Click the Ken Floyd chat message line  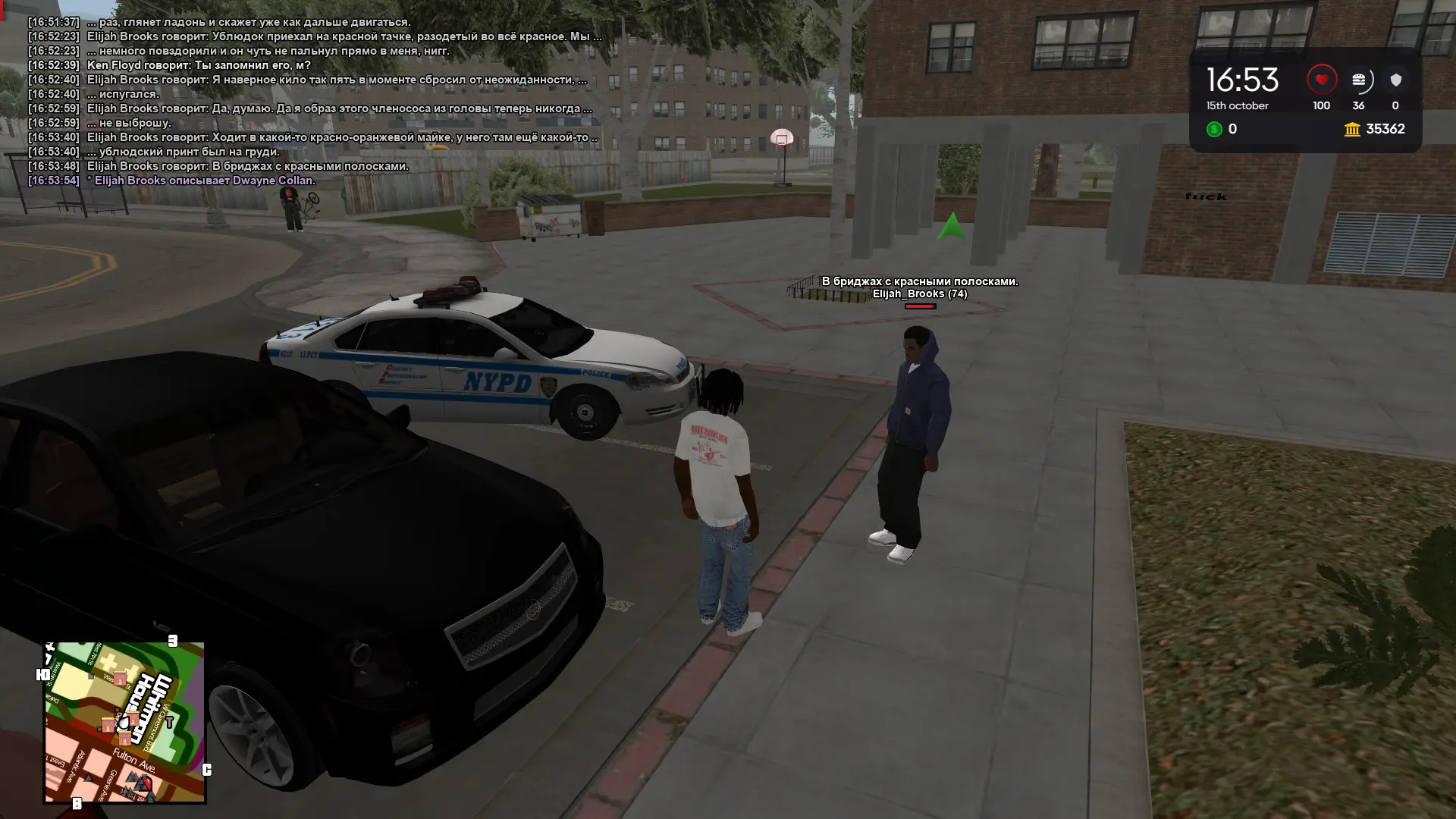pyautogui.click(x=199, y=65)
